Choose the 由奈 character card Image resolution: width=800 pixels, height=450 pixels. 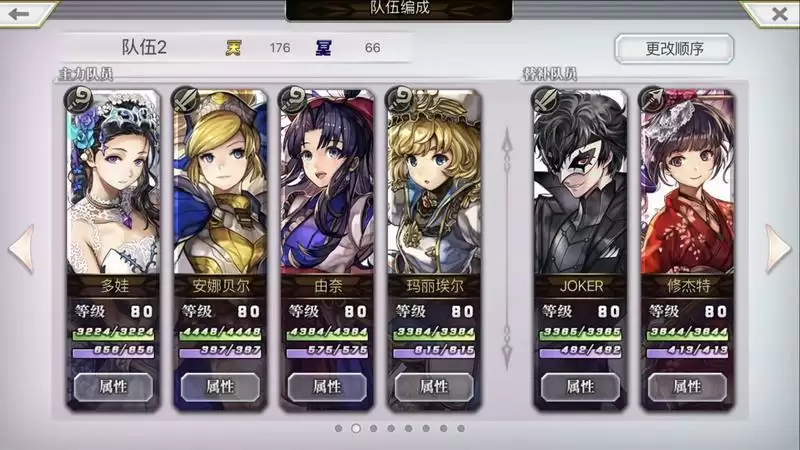[327, 190]
